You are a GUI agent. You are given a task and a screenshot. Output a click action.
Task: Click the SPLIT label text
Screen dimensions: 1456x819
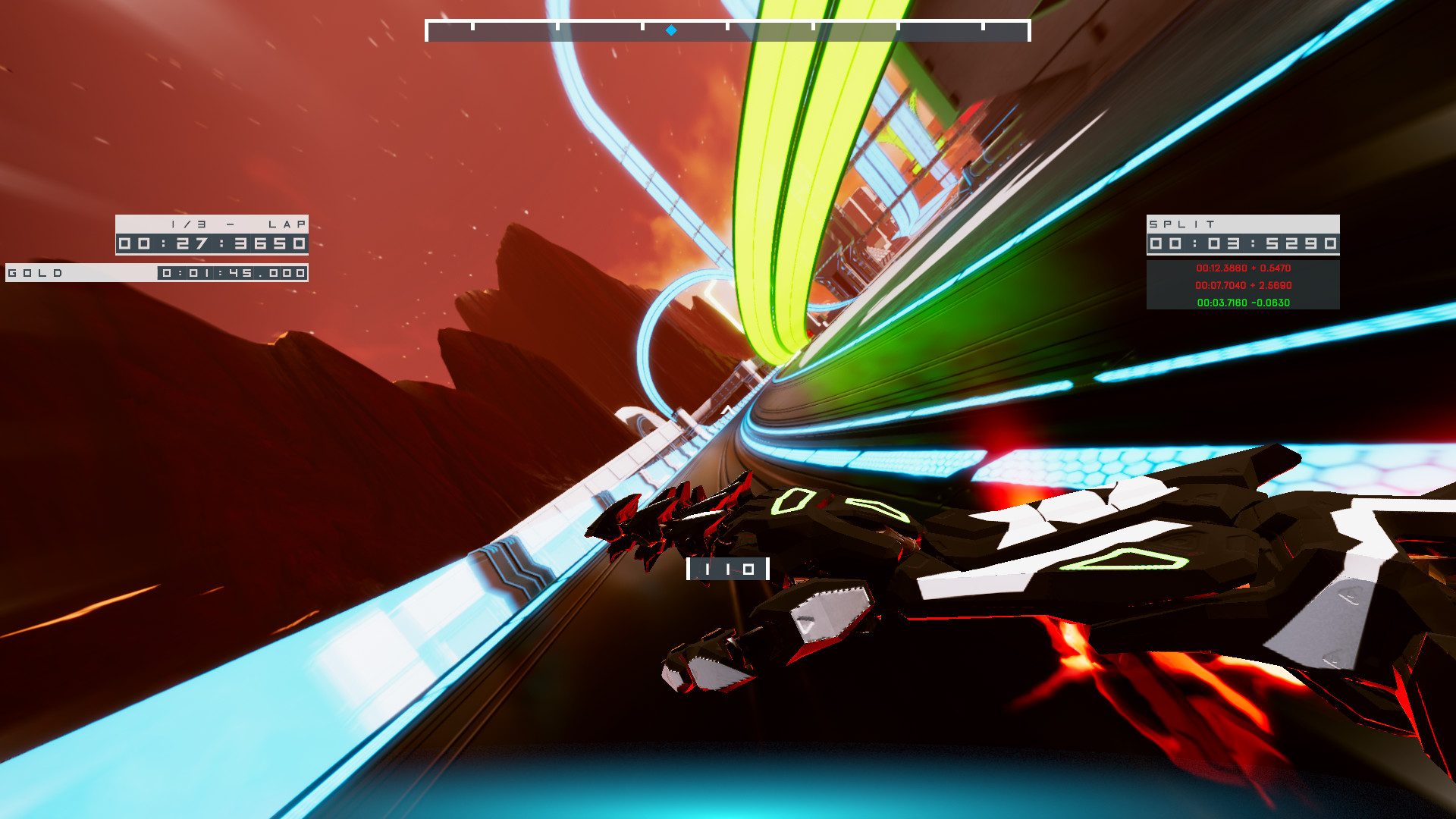click(1181, 224)
